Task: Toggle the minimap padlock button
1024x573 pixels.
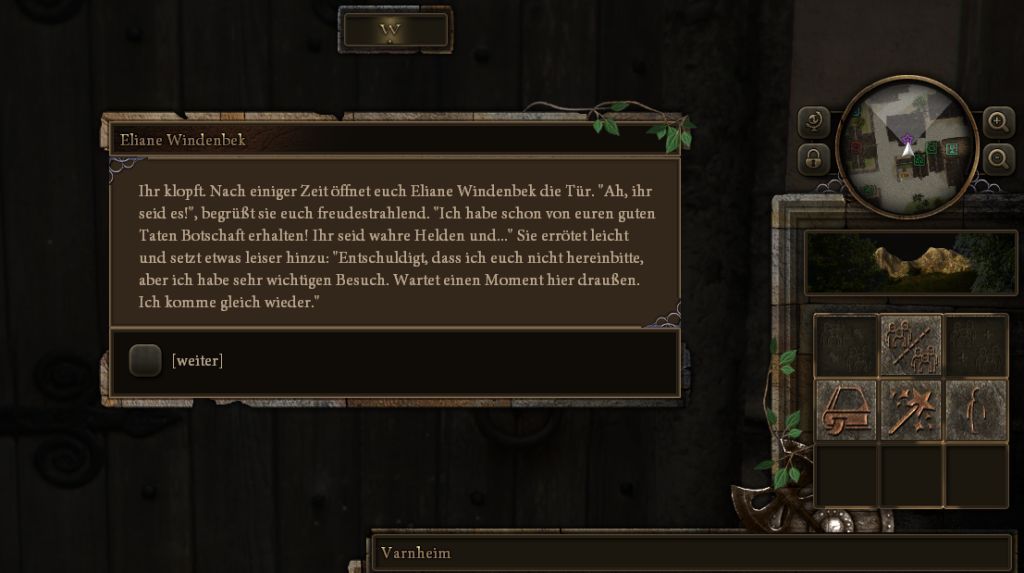Action: point(814,159)
